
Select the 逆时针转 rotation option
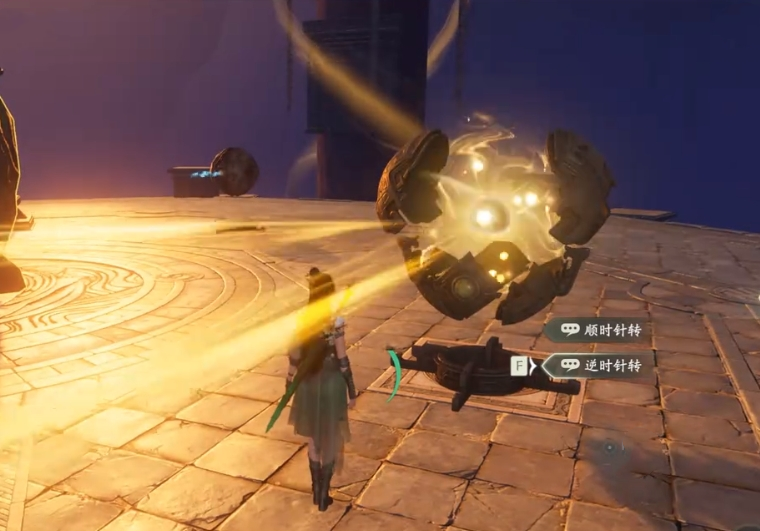597,365
